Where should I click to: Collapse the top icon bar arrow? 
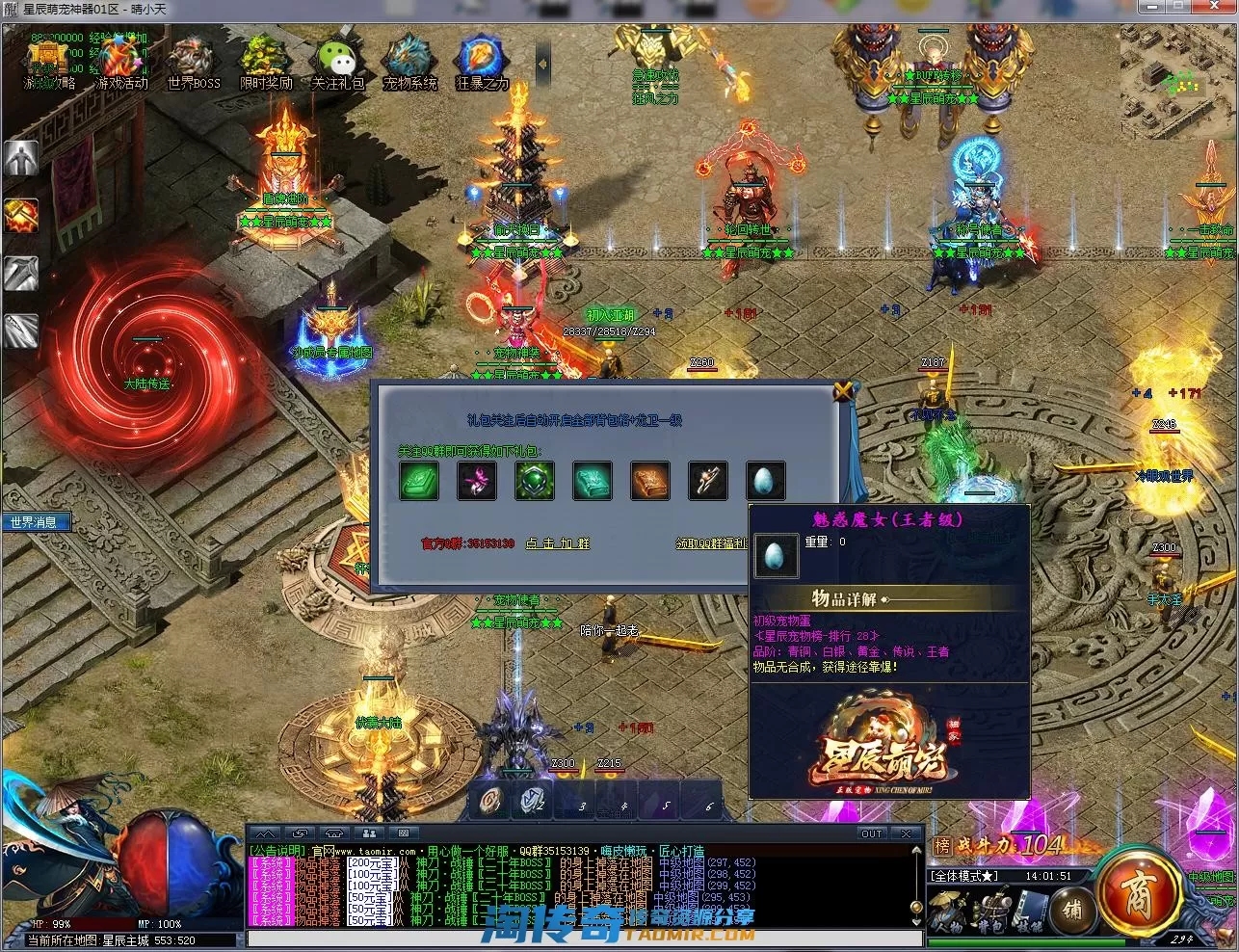click(x=542, y=64)
